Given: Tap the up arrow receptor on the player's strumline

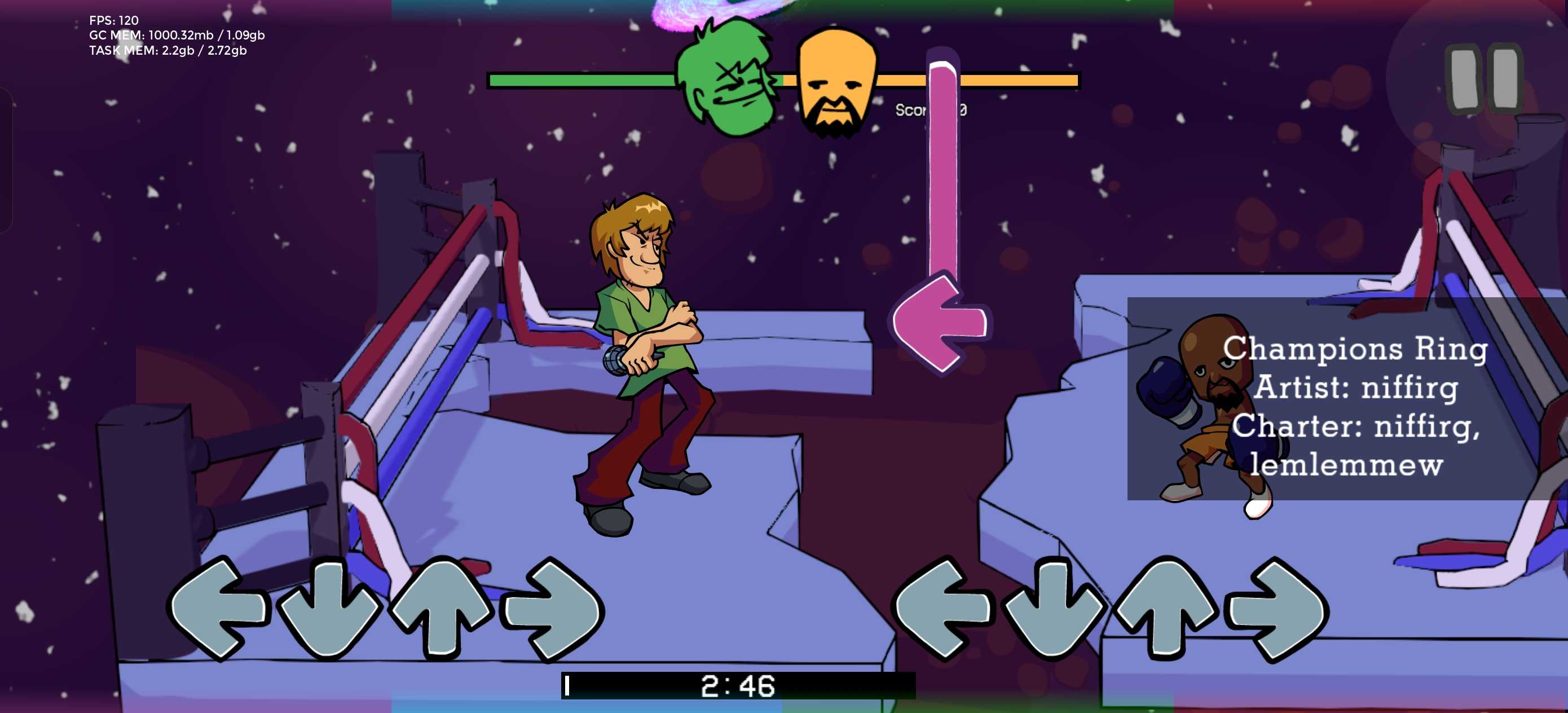Looking at the screenshot, I should coord(1165,609).
